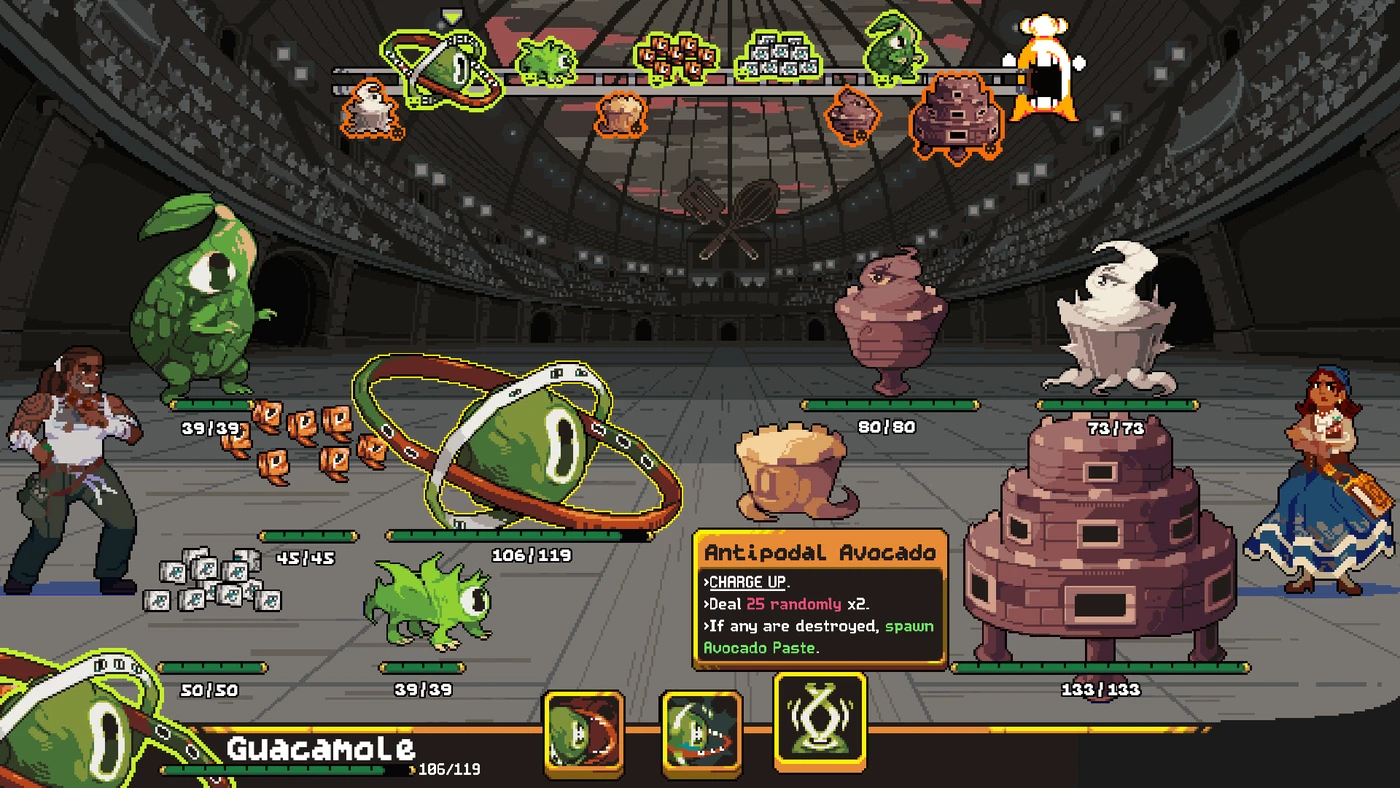Click the brown swirl dessert turn marker

pyautogui.click(x=853, y=114)
